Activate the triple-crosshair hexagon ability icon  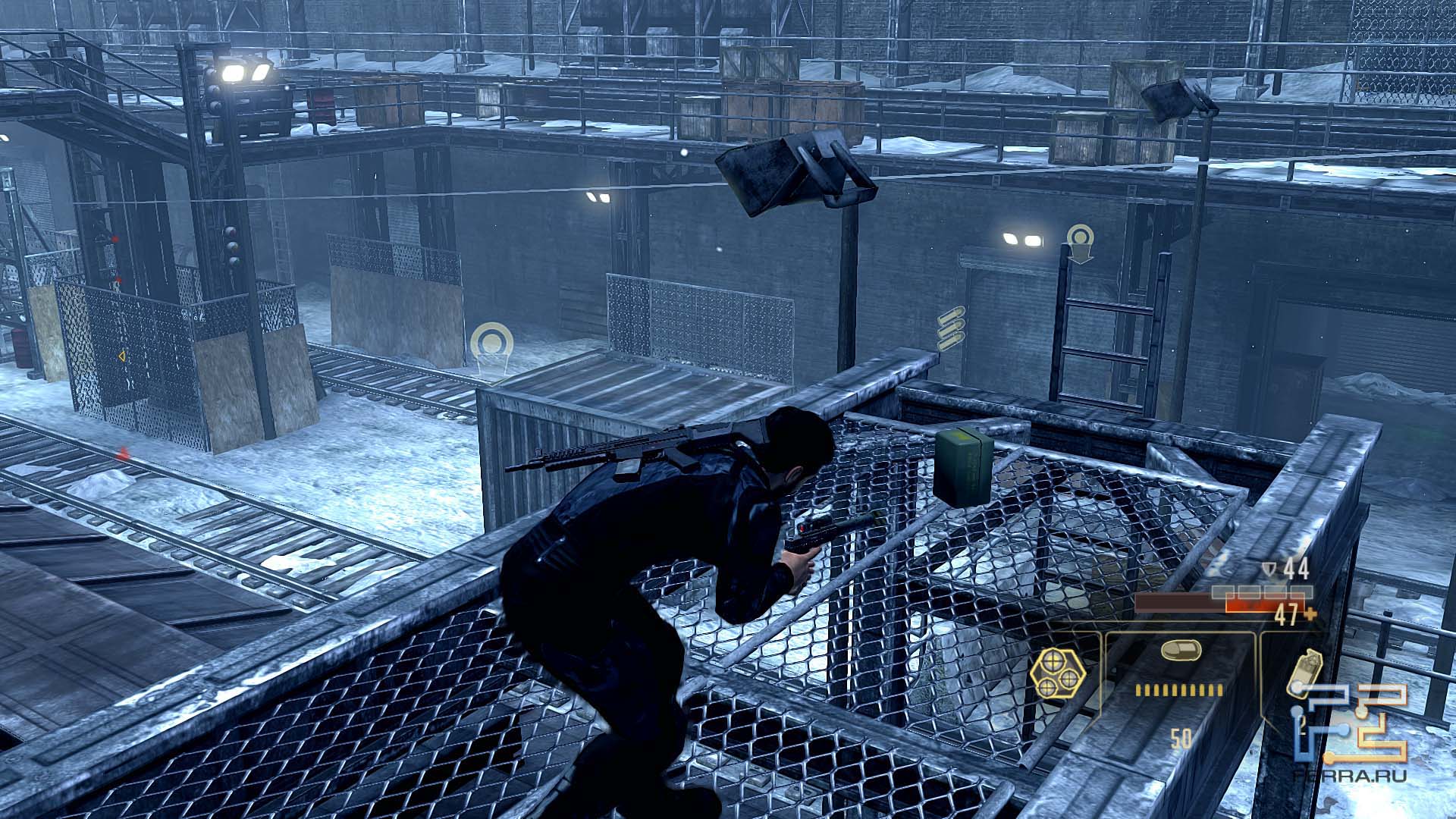1057,673
